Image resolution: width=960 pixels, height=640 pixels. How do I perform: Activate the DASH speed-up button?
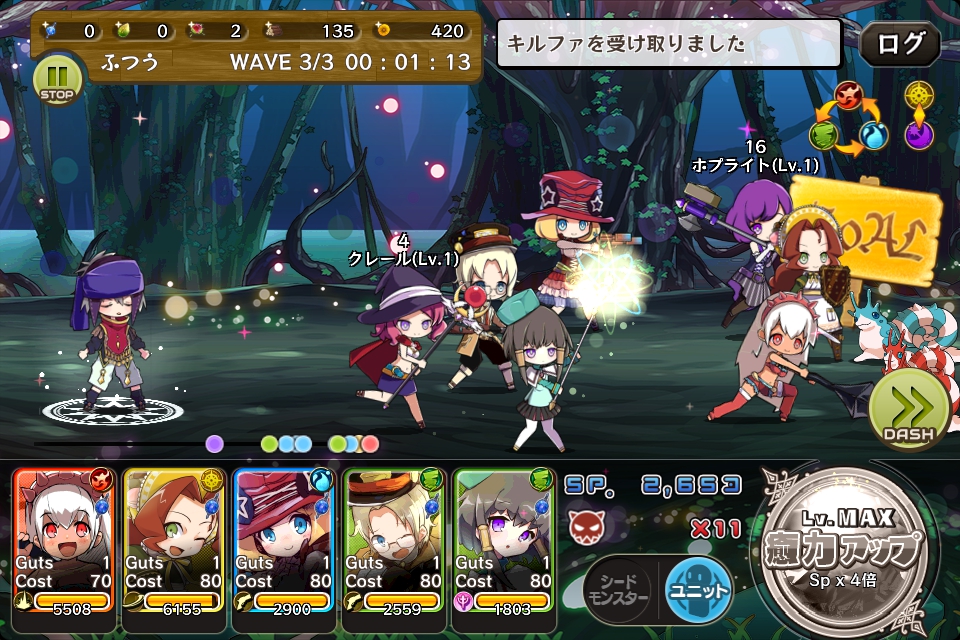tap(907, 410)
